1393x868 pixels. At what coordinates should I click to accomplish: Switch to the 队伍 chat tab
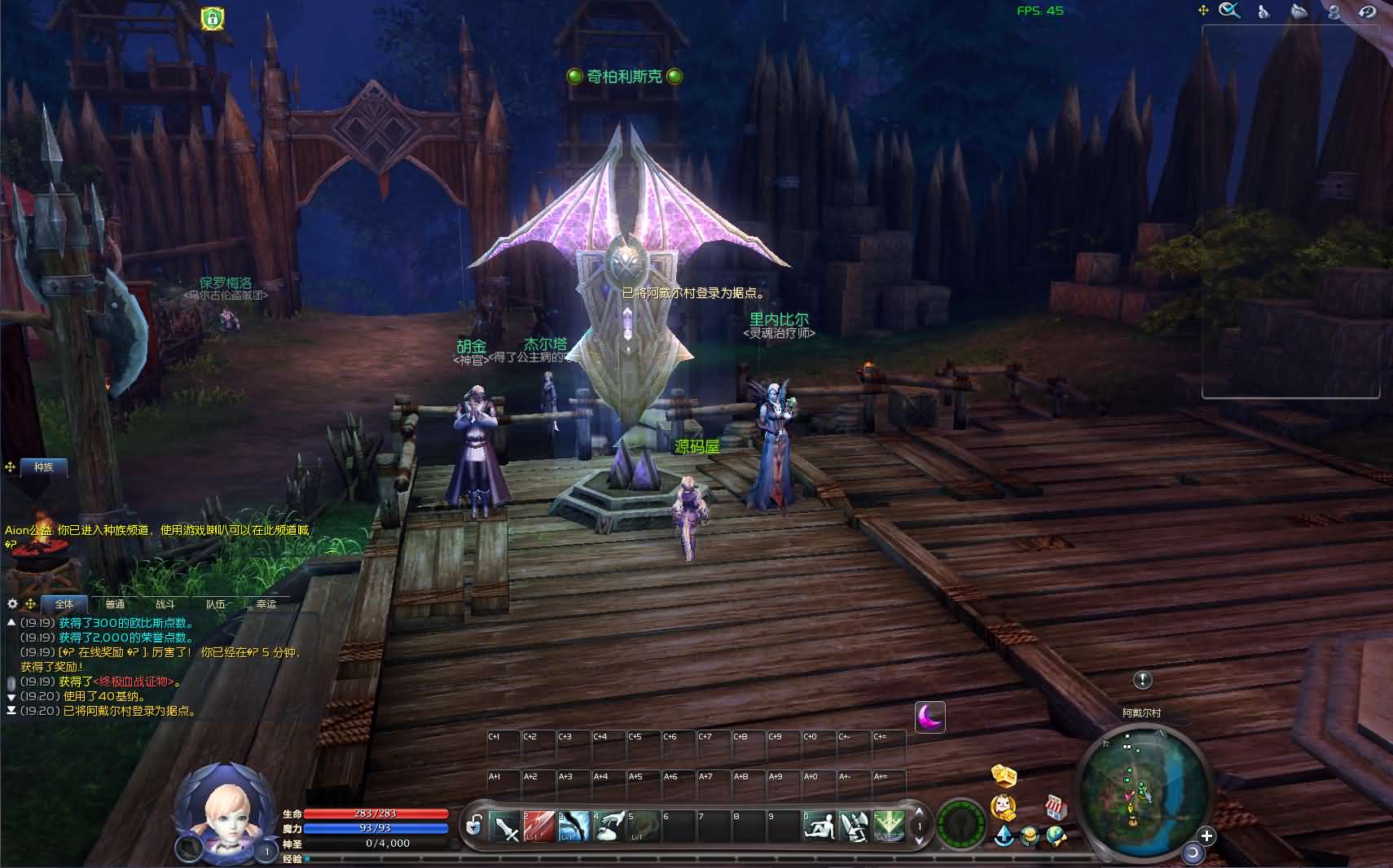coord(216,604)
